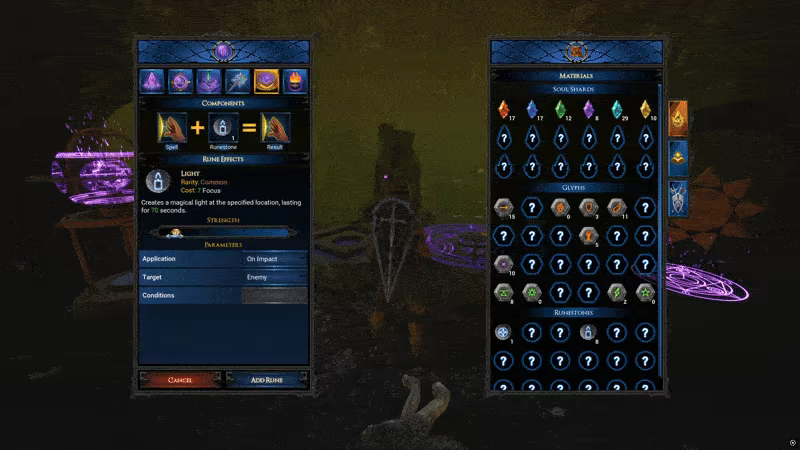Cancel the rune crafting

(181, 380)
